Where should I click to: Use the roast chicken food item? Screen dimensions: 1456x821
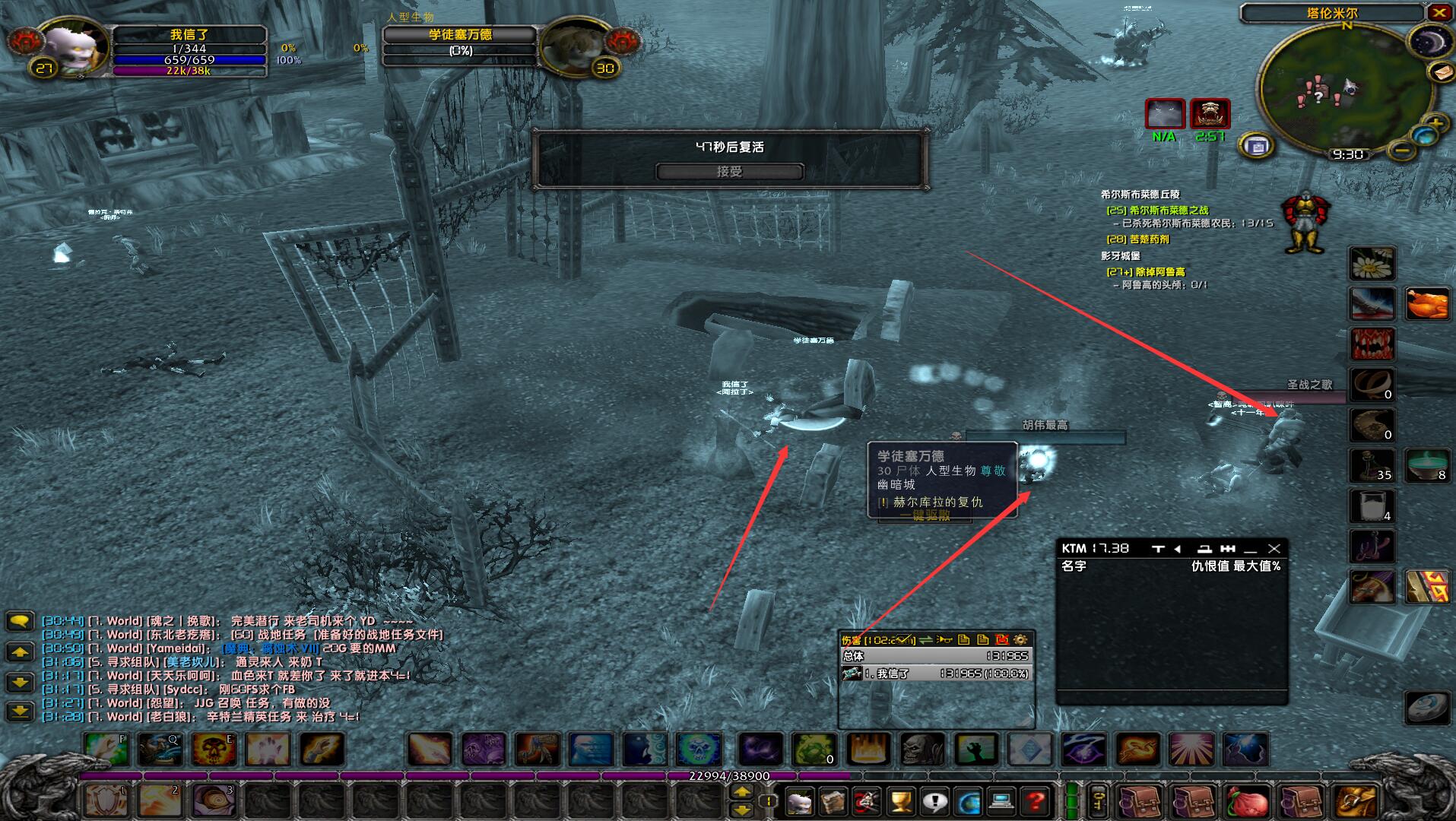click(1426, 304)
